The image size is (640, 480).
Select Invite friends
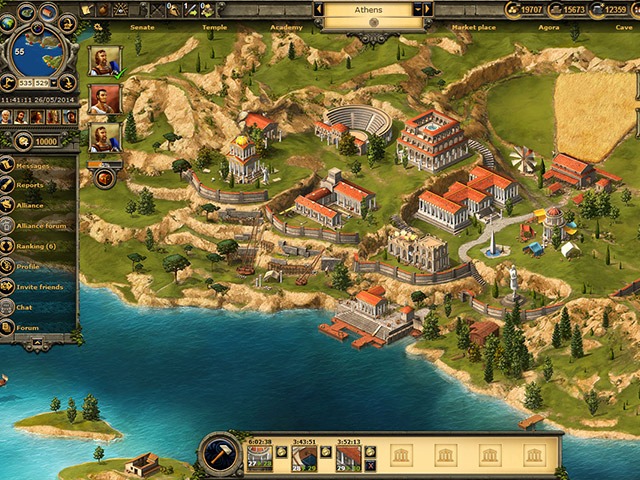point(38,287)
